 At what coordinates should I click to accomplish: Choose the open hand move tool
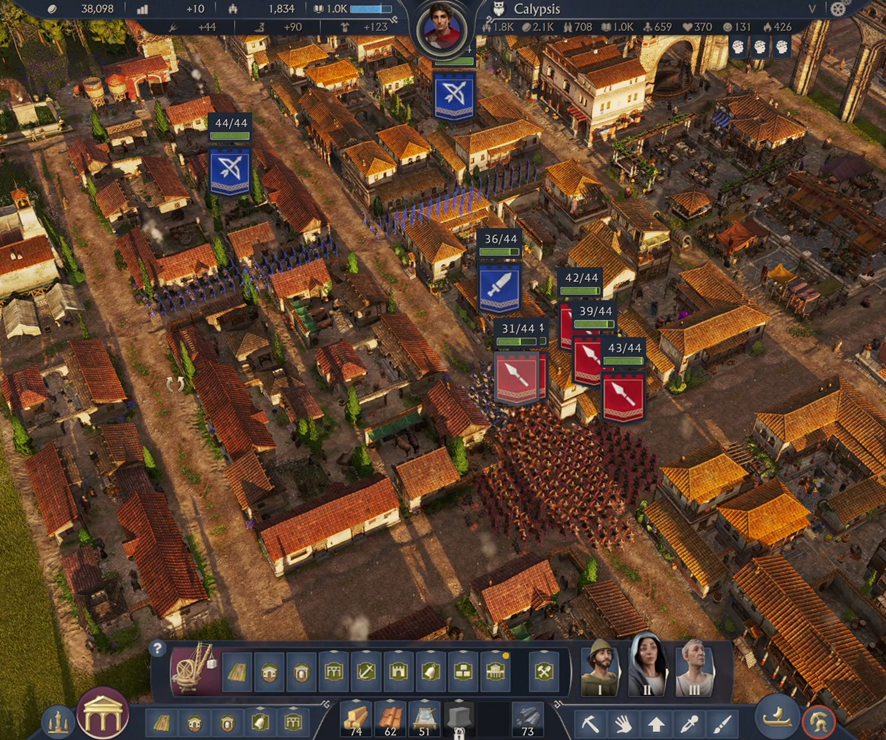623,721
